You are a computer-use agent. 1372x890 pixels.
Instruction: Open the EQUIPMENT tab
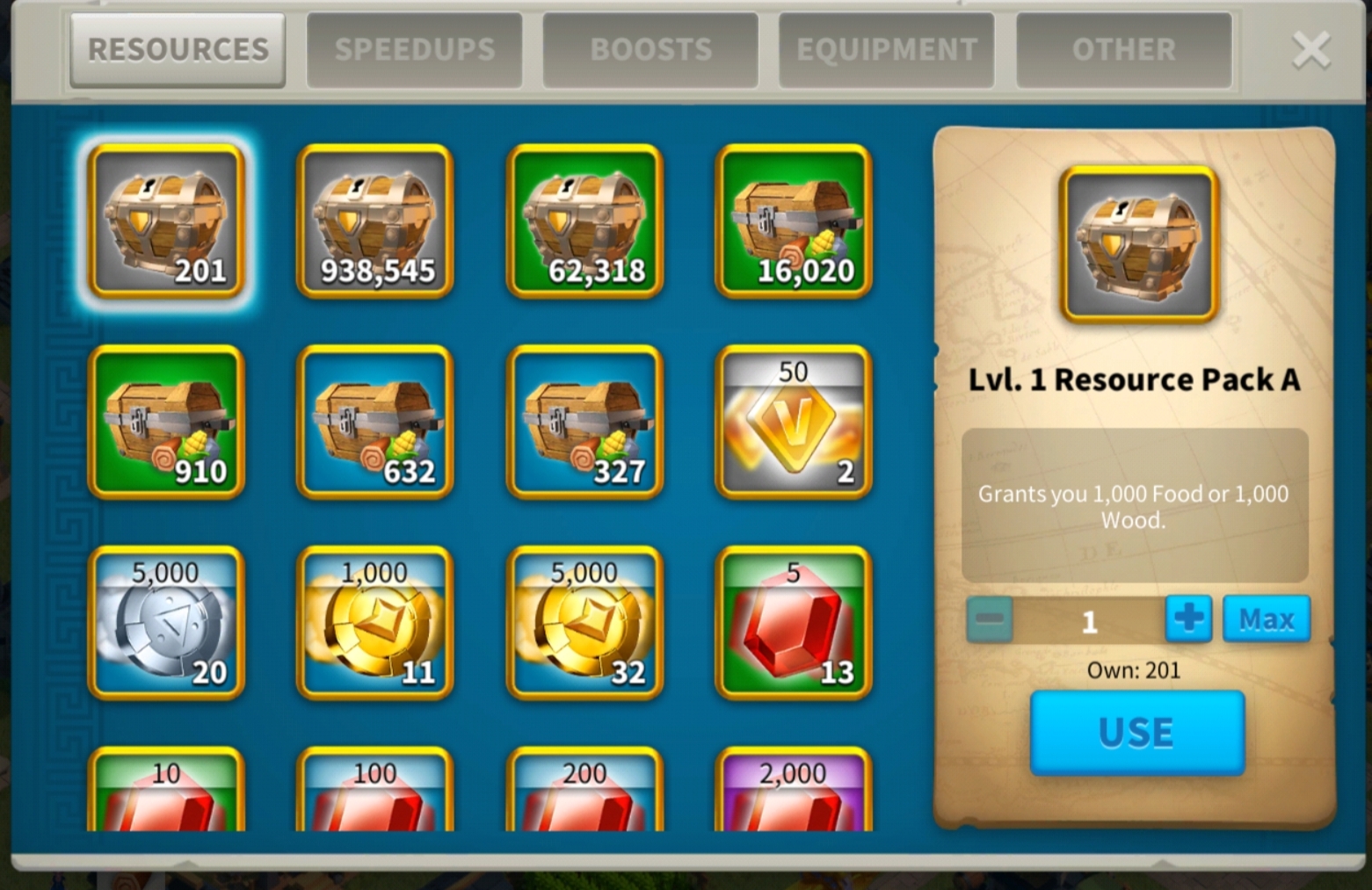(885, 49)
